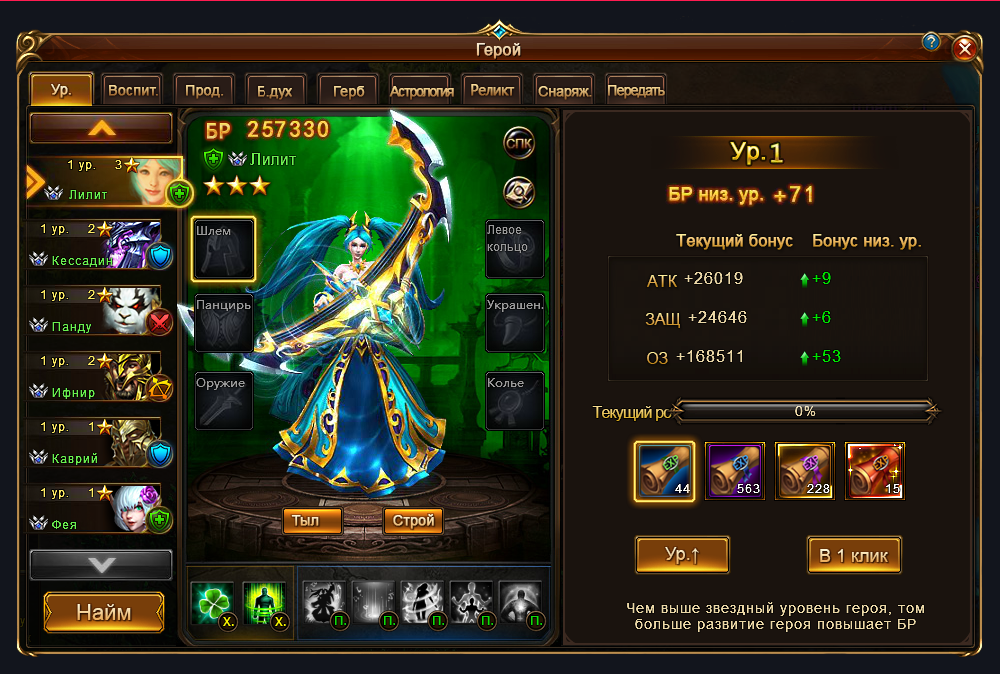Viewport: 1000px width, 674px height.
Task: Select the Б.дух tab
Action: [274, 90]
